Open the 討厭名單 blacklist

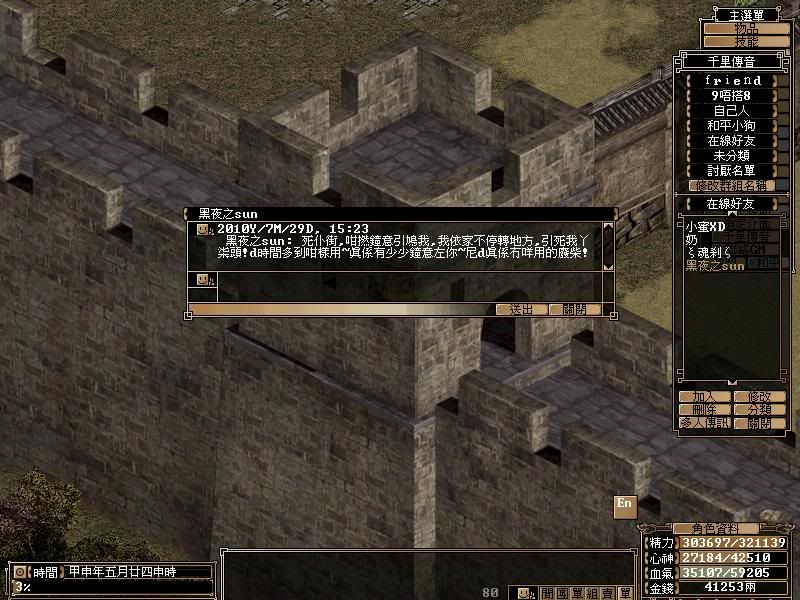coord(733,171)
